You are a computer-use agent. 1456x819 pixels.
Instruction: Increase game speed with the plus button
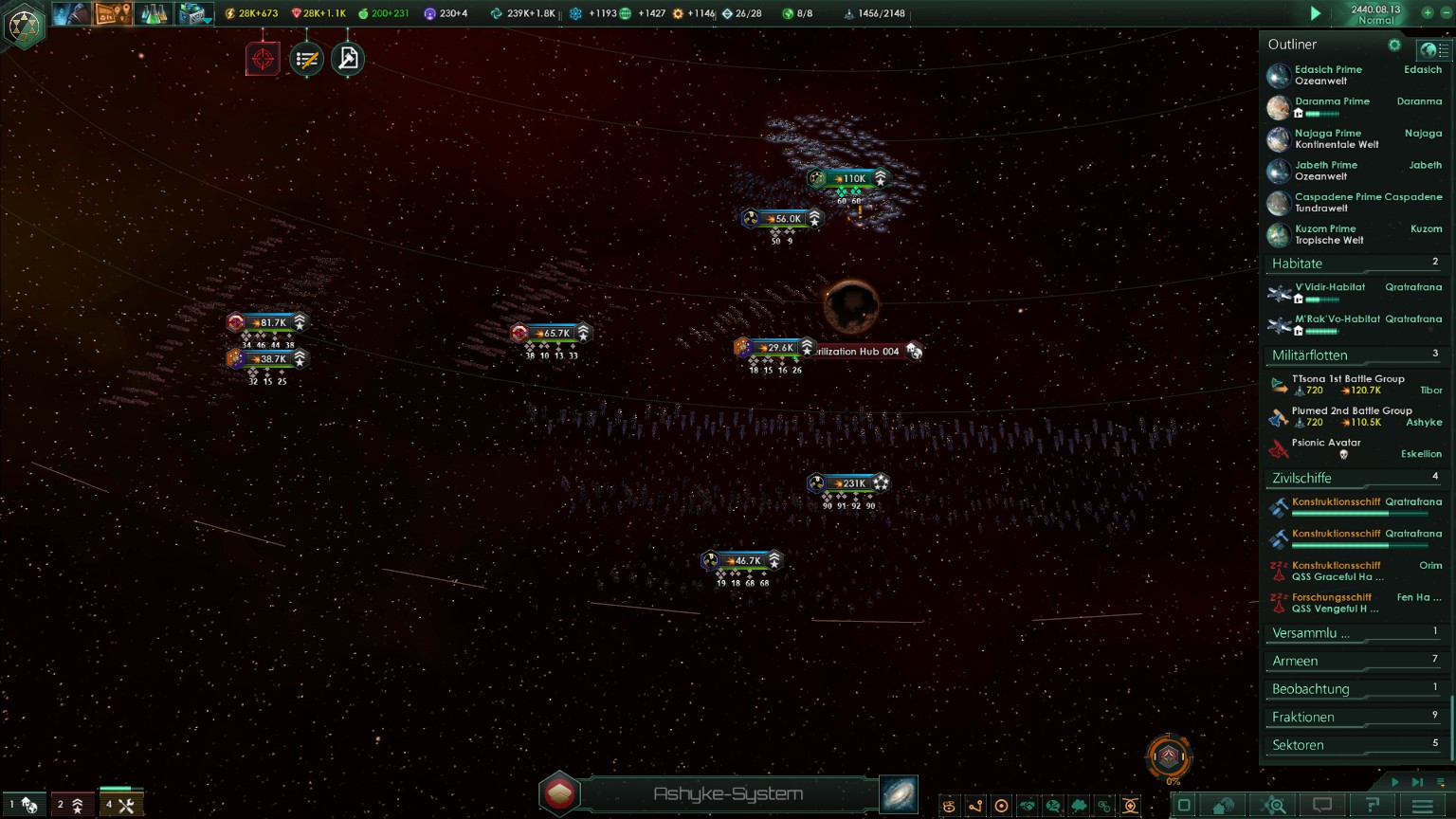point(1428,12)
